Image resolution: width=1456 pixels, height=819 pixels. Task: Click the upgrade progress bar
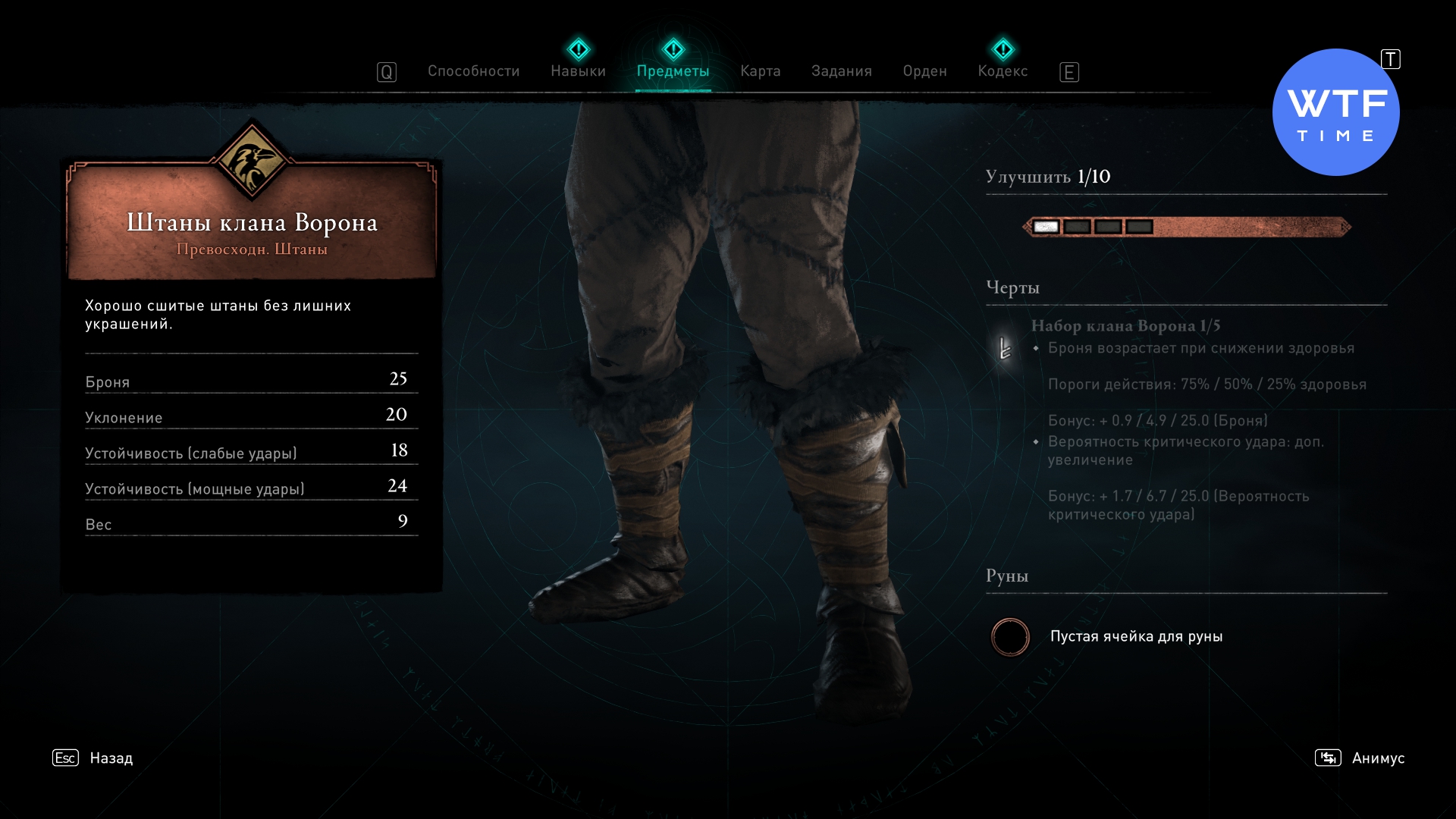[1187, 227]
